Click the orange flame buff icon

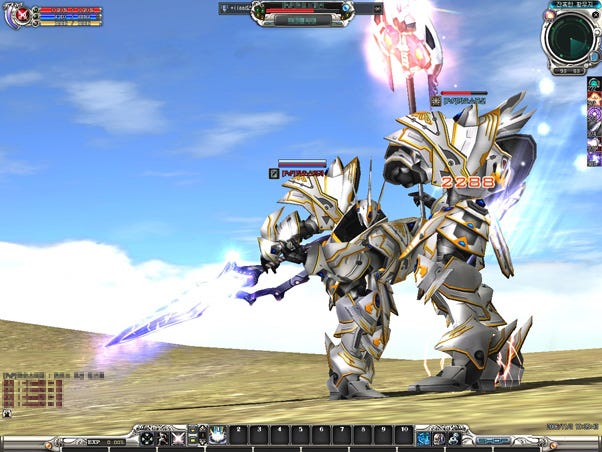coord(593,102)
